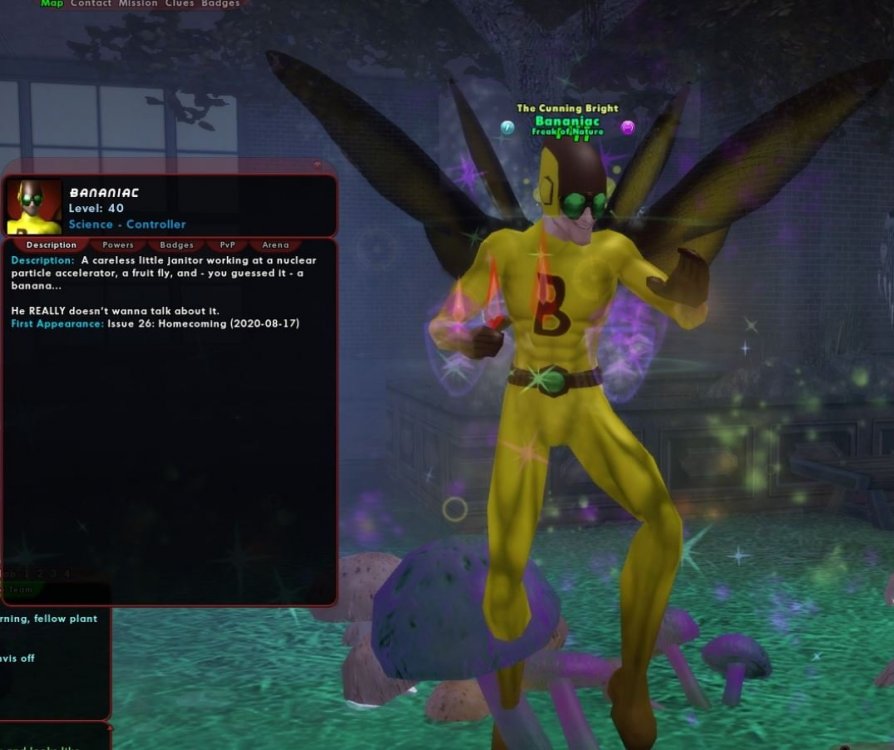Open the Clues tab
The image size is (894, 750).
[181, 4]
